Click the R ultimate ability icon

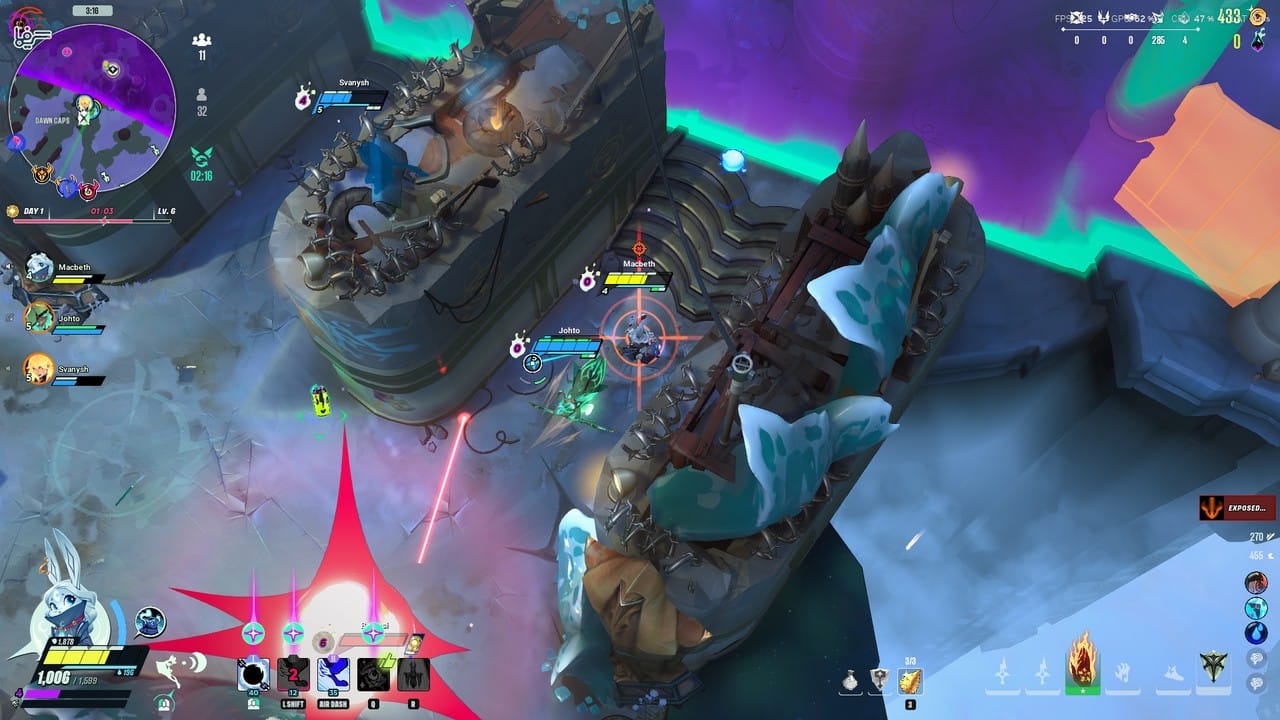point(413,675)
